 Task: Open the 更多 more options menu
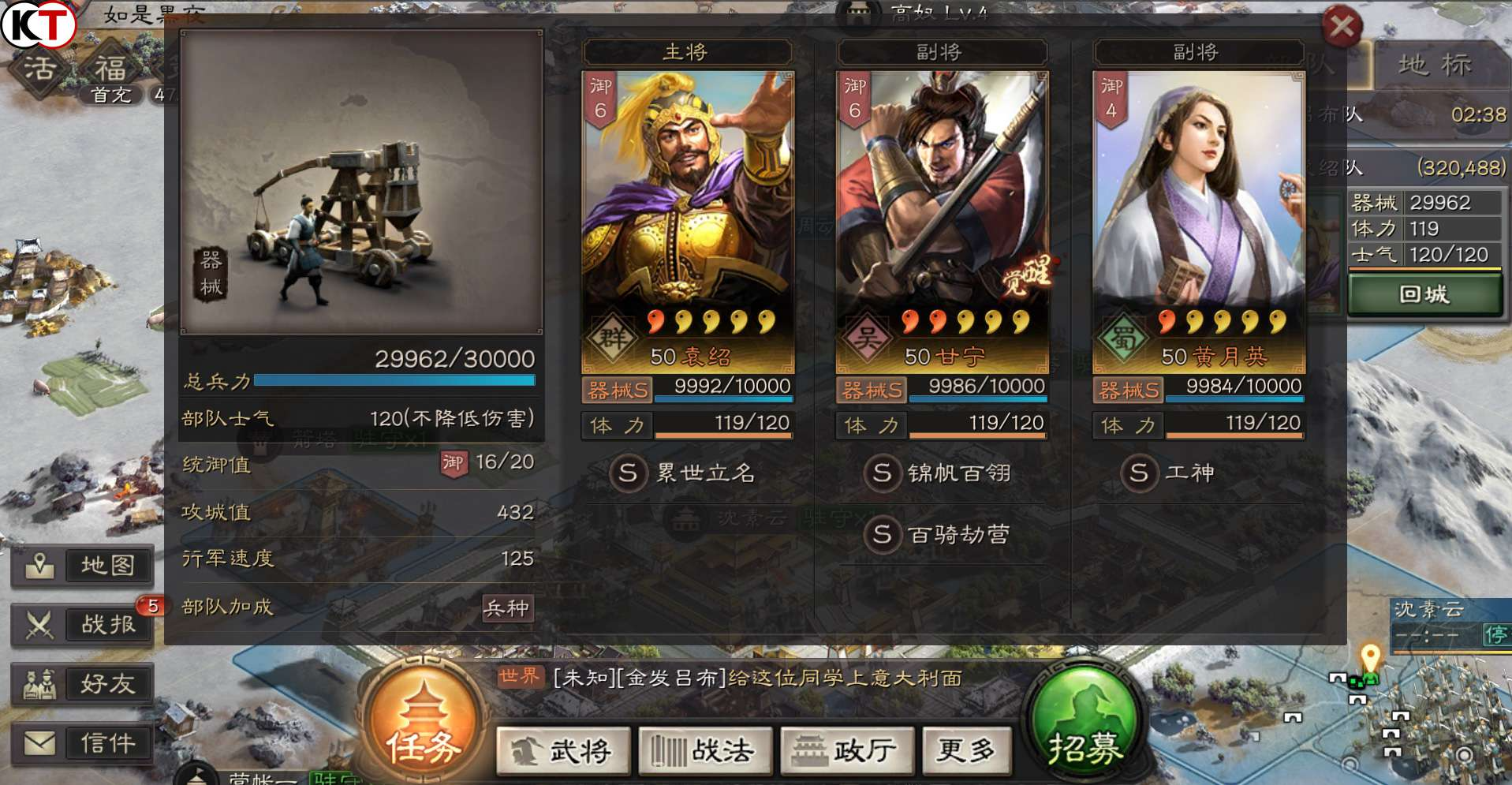click(x=965, y=750)
